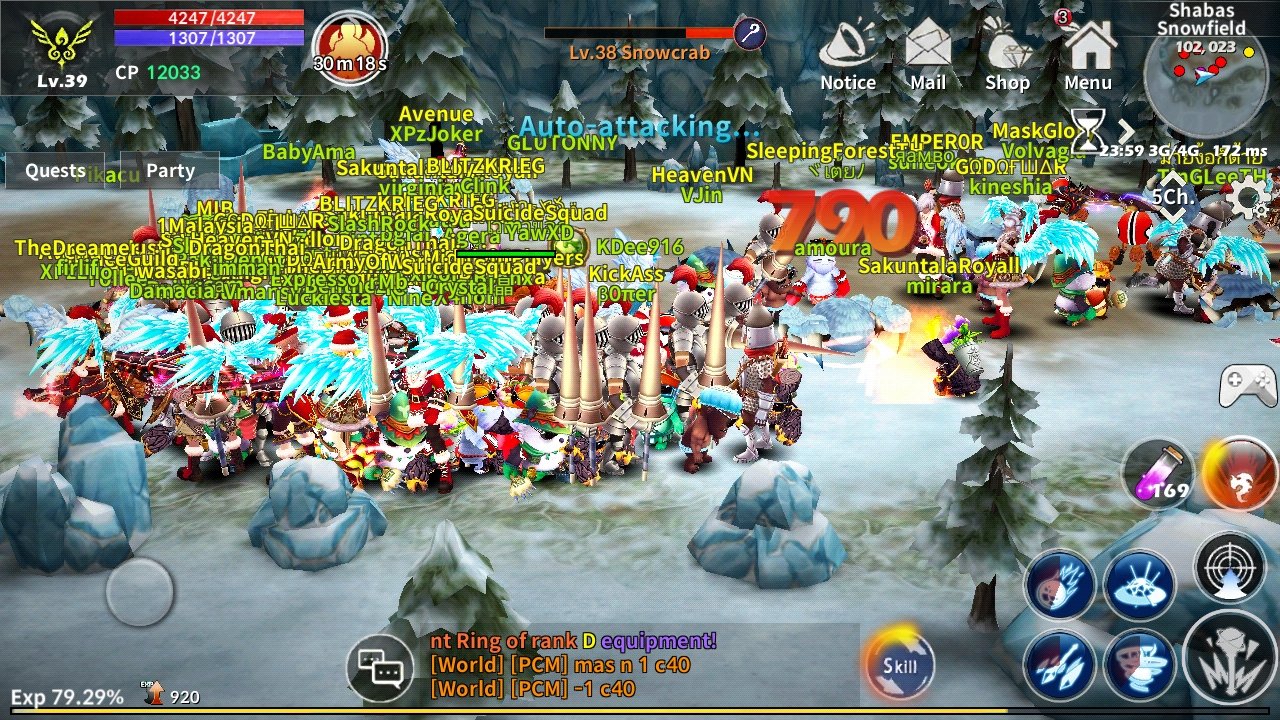Tap the gamepad controller icon
Screen dimensions: 1280x720
click(1247, 385)
